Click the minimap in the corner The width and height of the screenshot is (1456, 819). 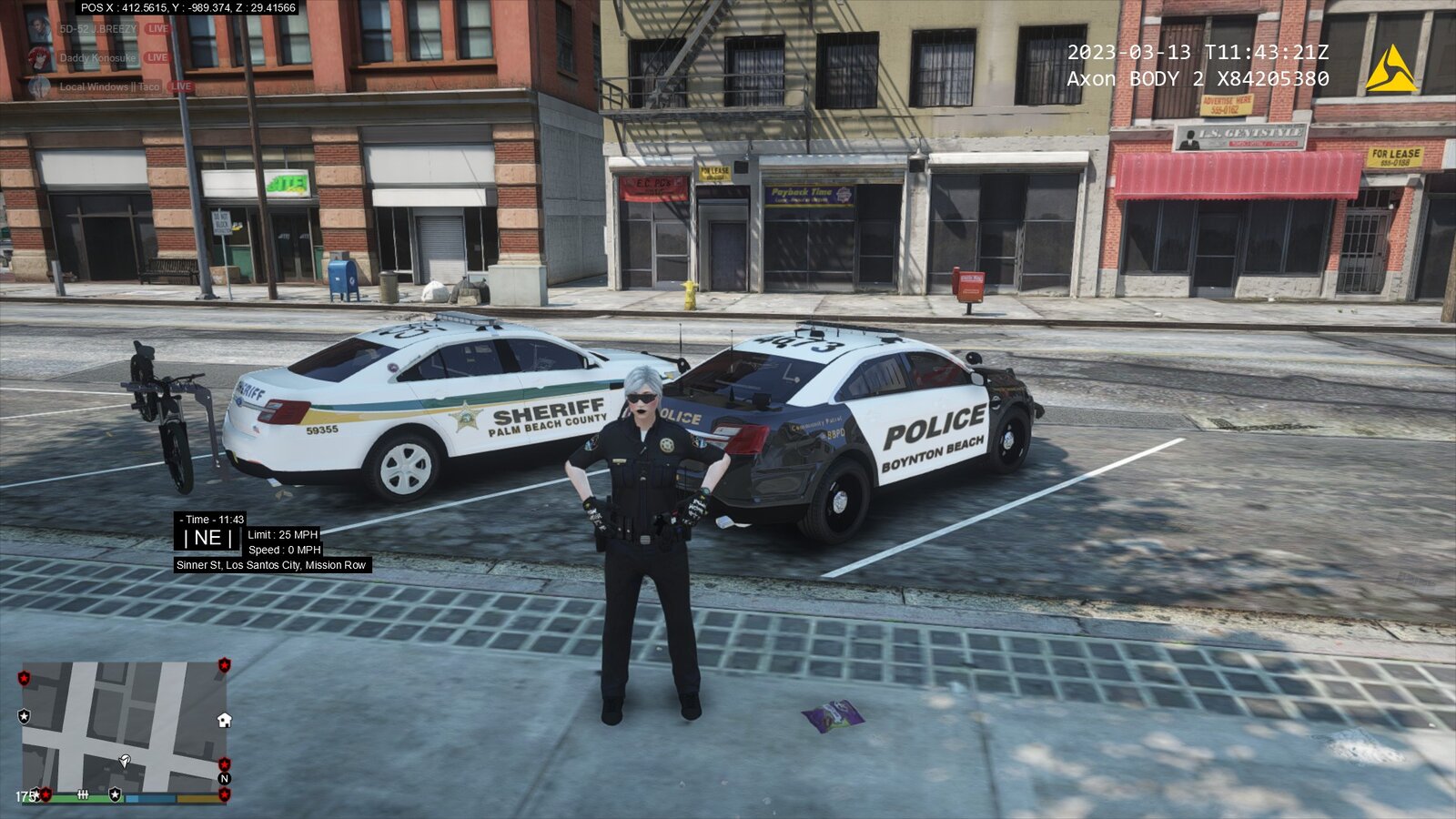coord(123,726)
